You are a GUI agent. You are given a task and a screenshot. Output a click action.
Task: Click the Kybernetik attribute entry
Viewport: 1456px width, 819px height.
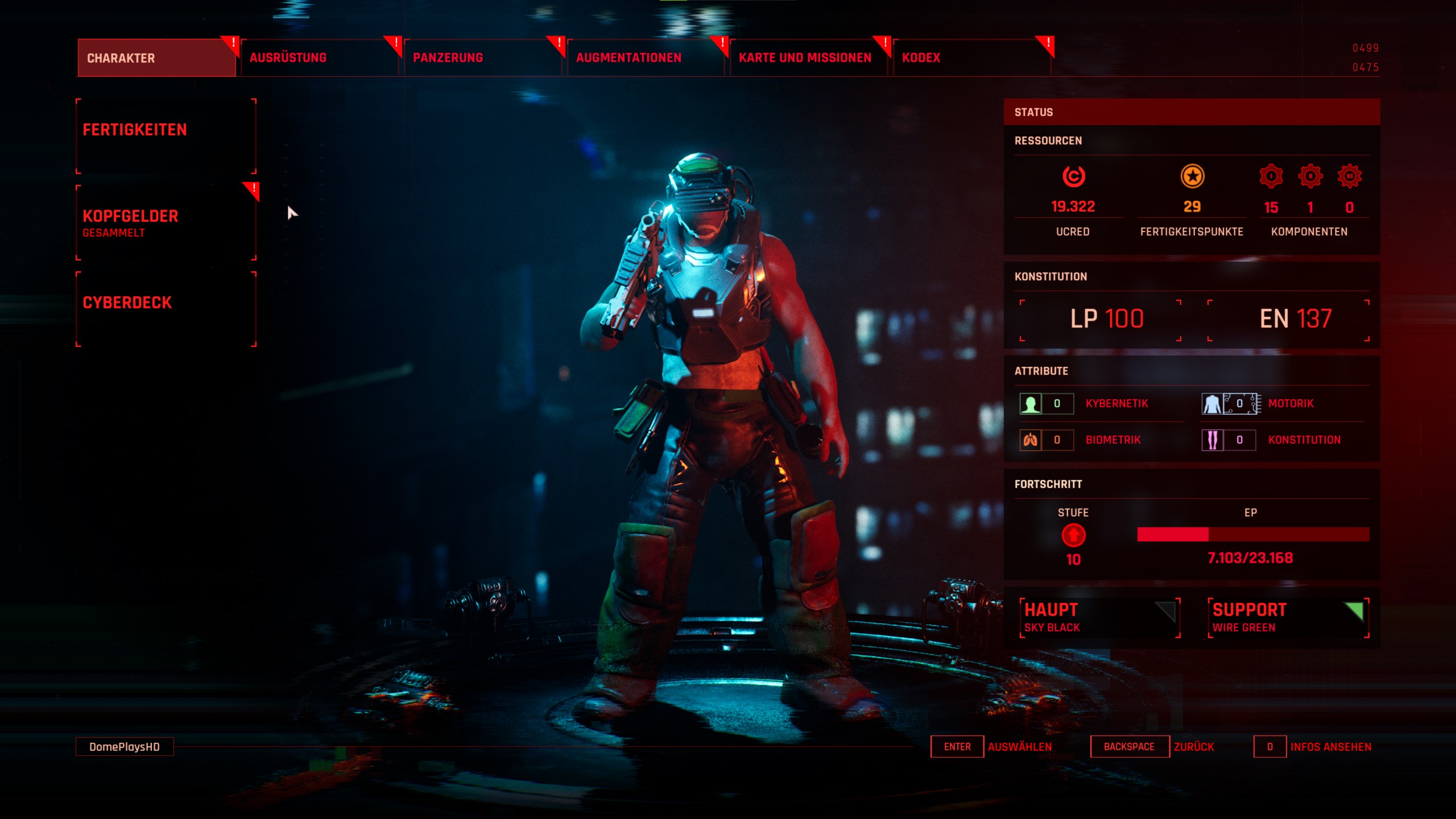(1116, 404)
